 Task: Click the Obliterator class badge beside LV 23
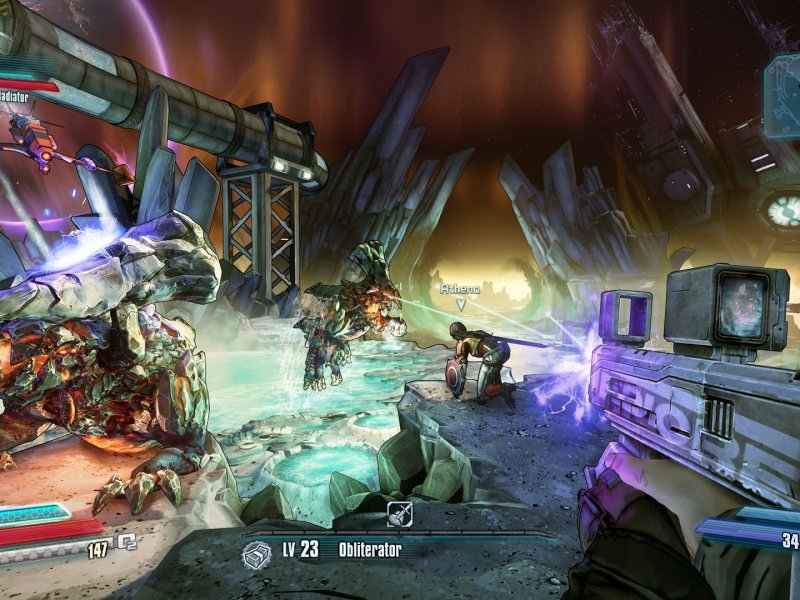tap(258, 551)
